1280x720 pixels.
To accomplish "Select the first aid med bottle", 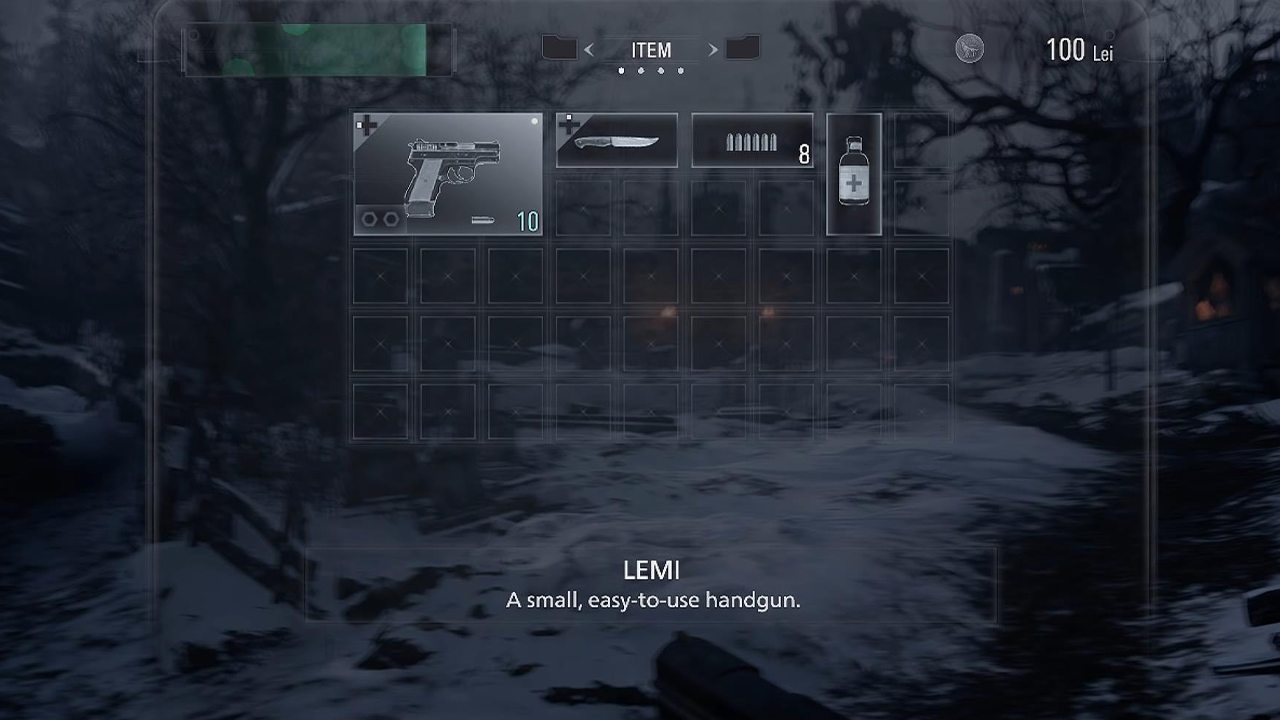I will pyautogui.click(x=854, y=174).
